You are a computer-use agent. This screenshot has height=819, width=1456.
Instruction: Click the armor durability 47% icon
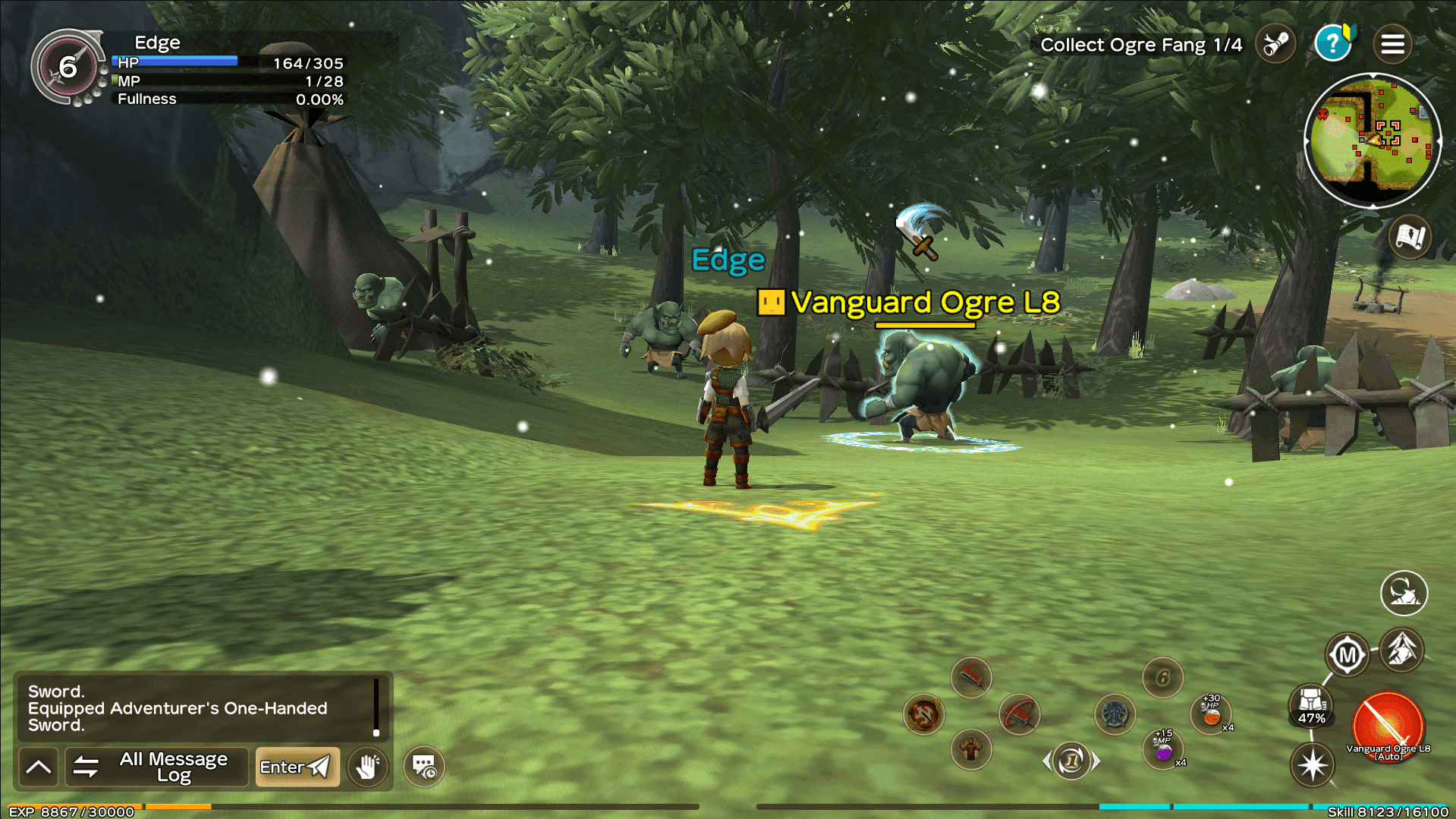(1311, 706)
